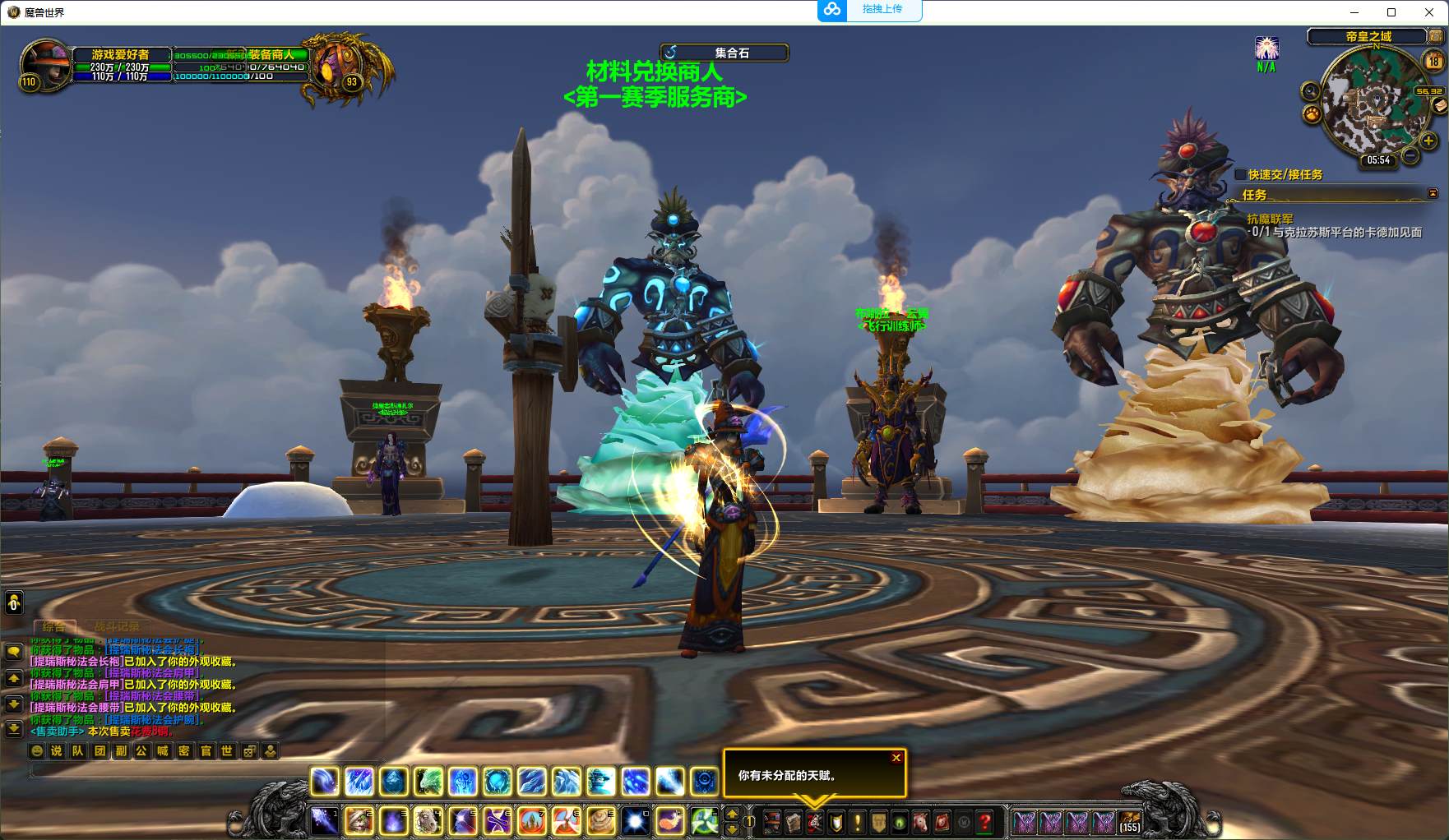
Task: Click the paw tracking button near minimap
Action: pos(1312,113)
